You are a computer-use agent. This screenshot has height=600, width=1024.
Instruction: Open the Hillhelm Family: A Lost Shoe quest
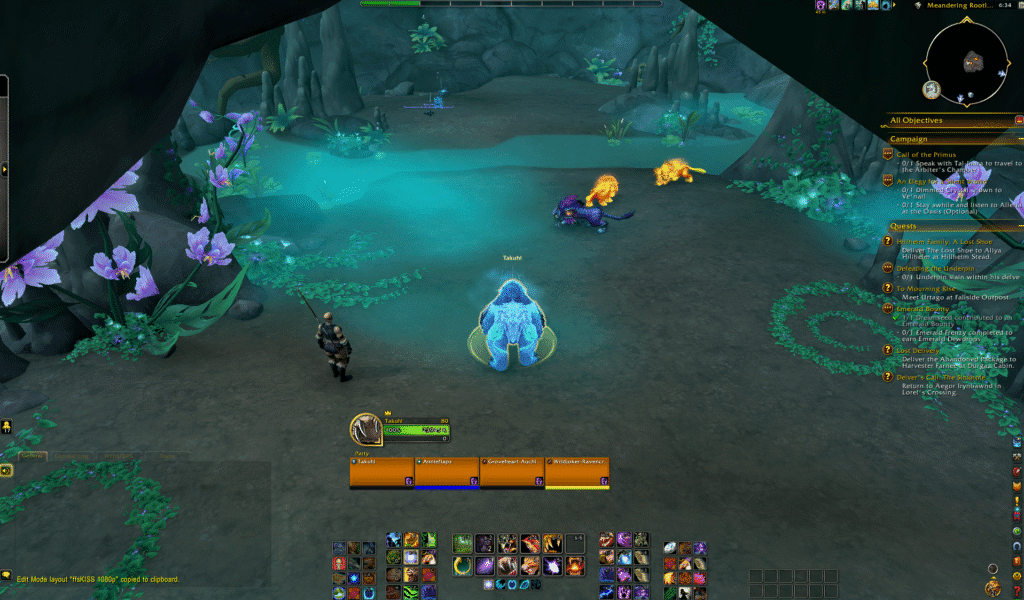pos(944,242)
